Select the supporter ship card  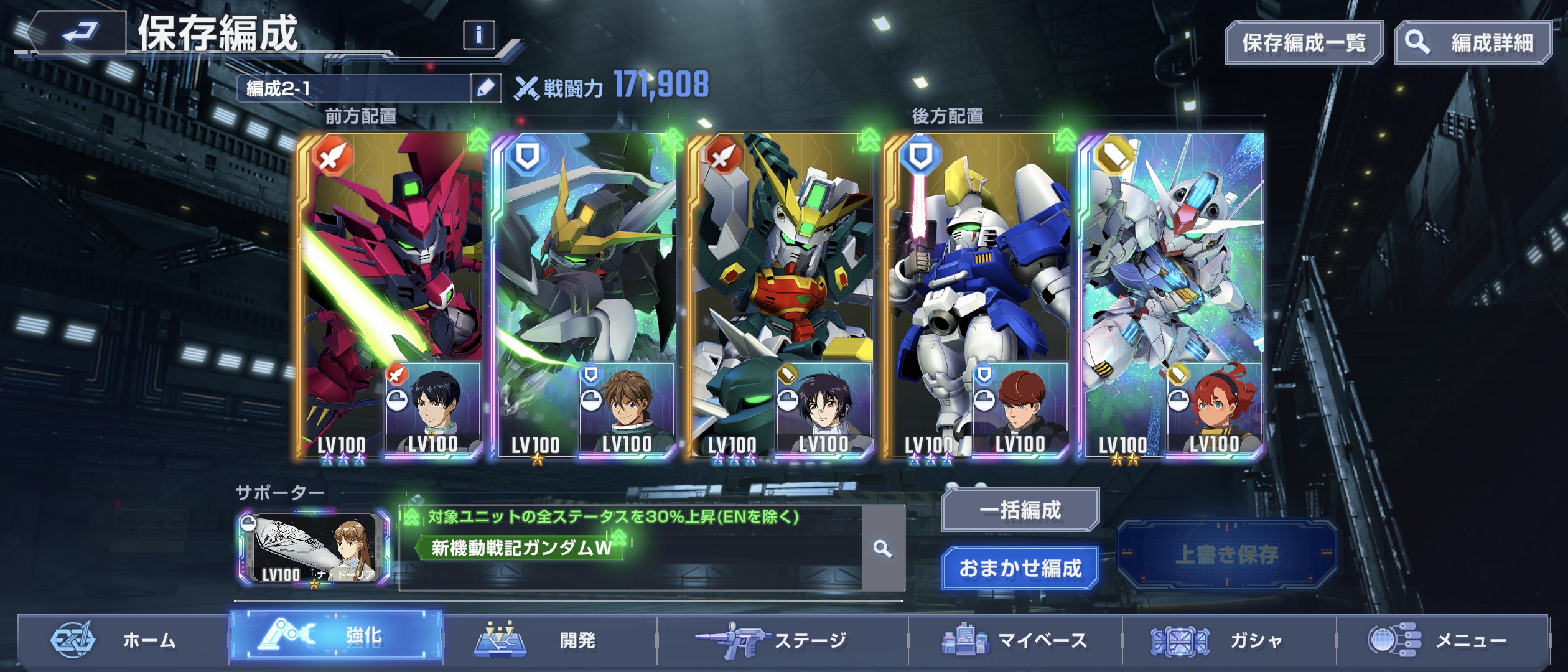click(x=314, y=549)
